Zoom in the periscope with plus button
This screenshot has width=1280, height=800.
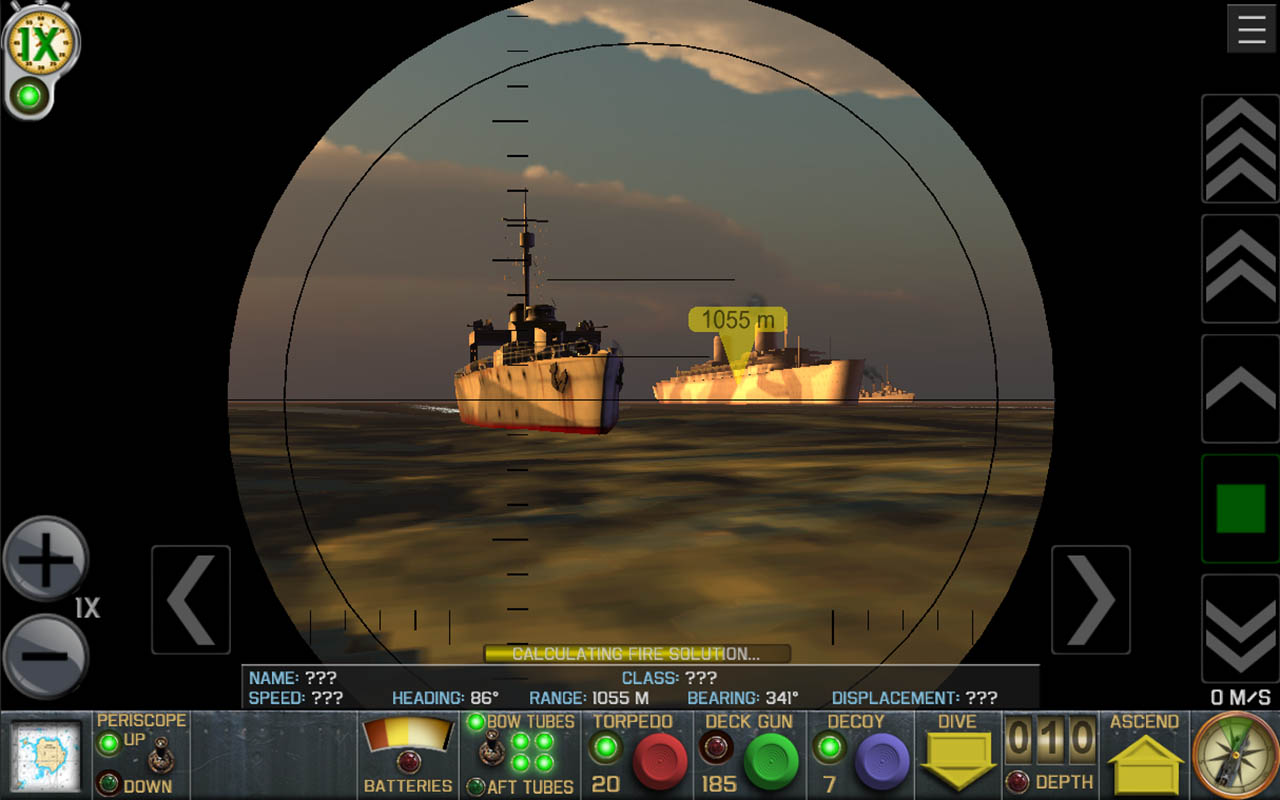(46, 559)
